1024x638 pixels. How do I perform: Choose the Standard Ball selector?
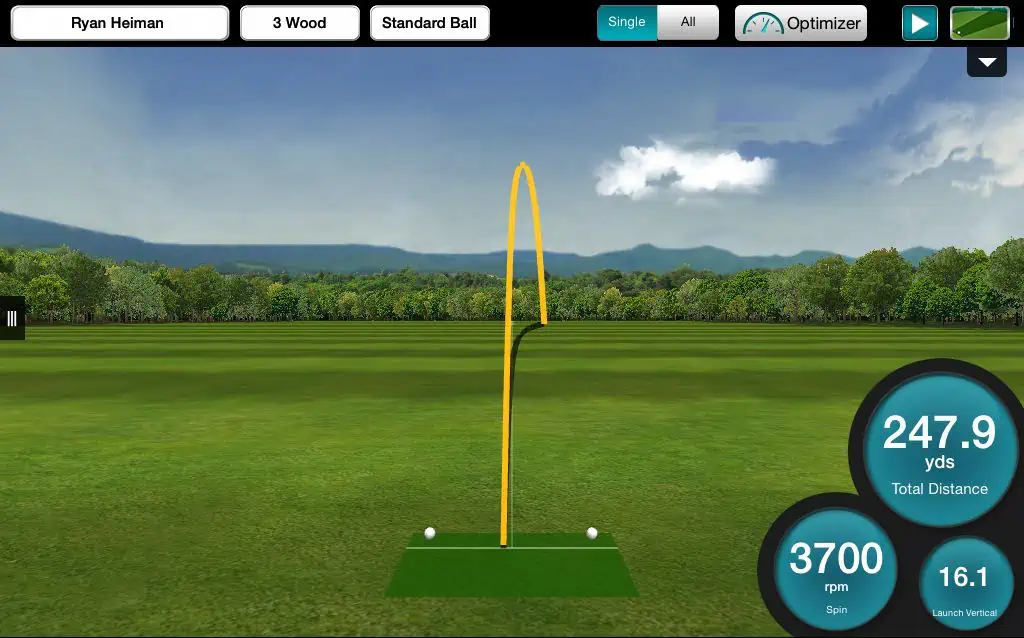click(429, 23)
